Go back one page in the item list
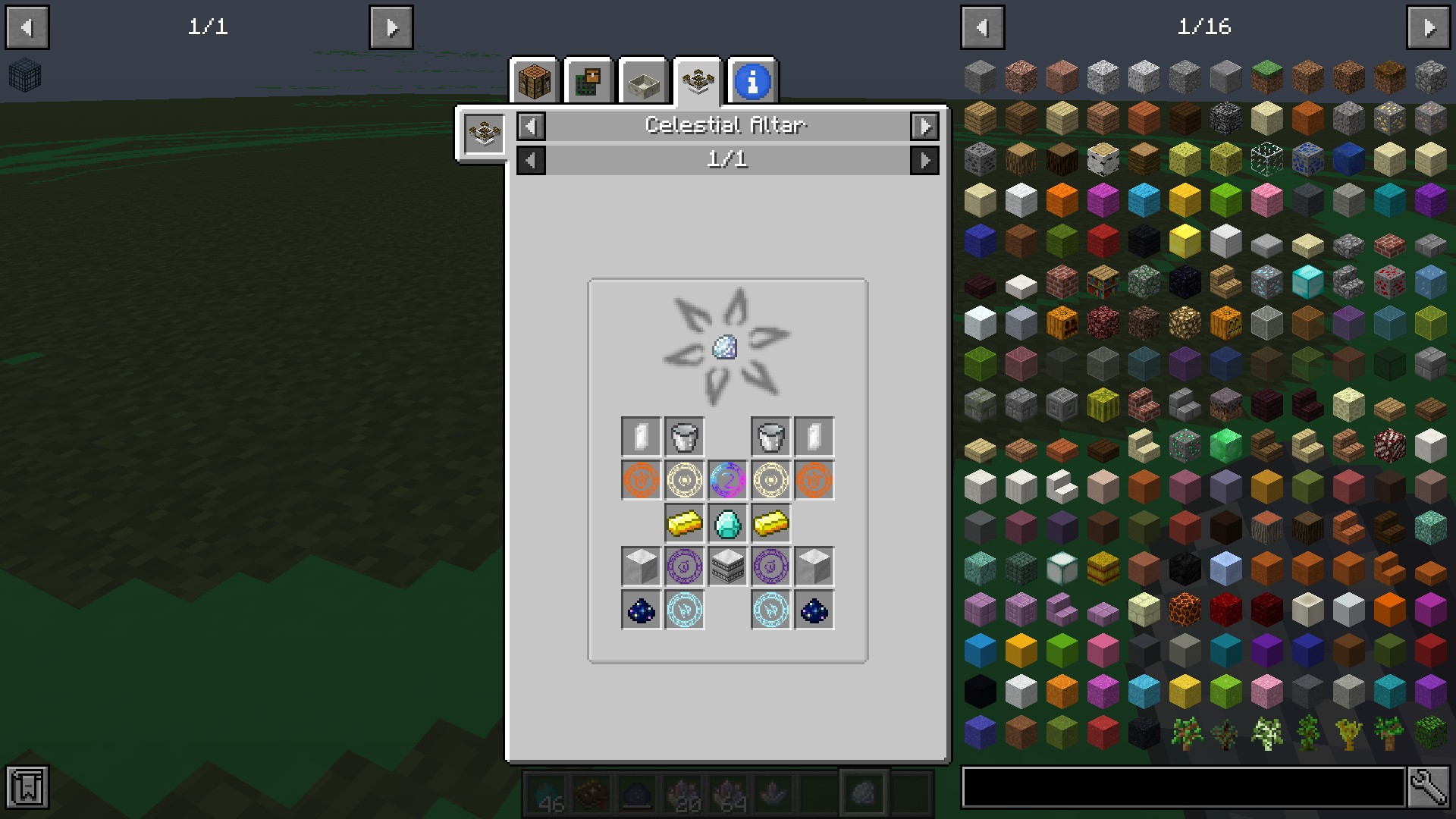The width and height of the screenshot is (1456, 819). pos(983,28)
